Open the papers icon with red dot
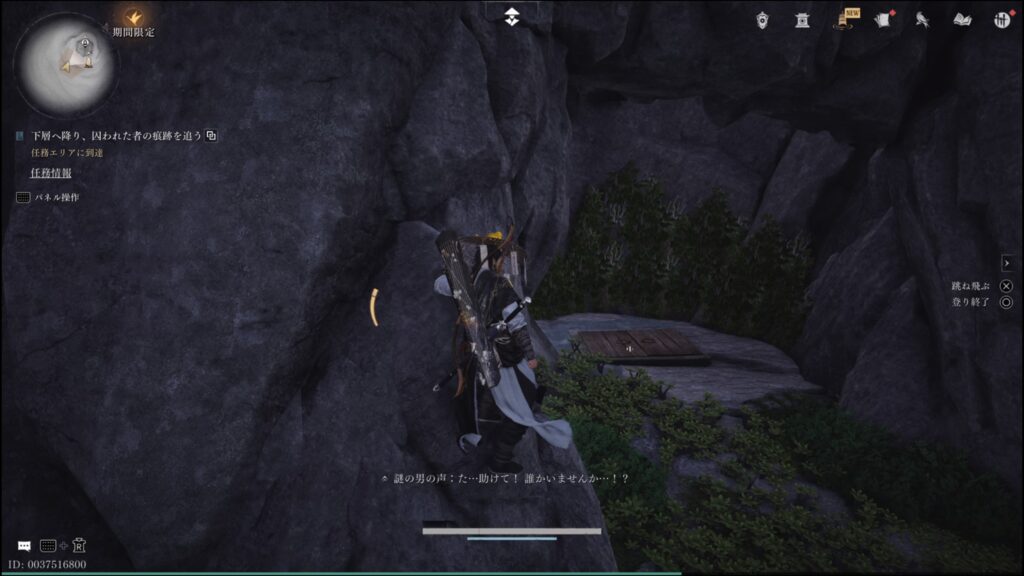The height and width of the screenshot is (576, 1024). pos(883,19)
